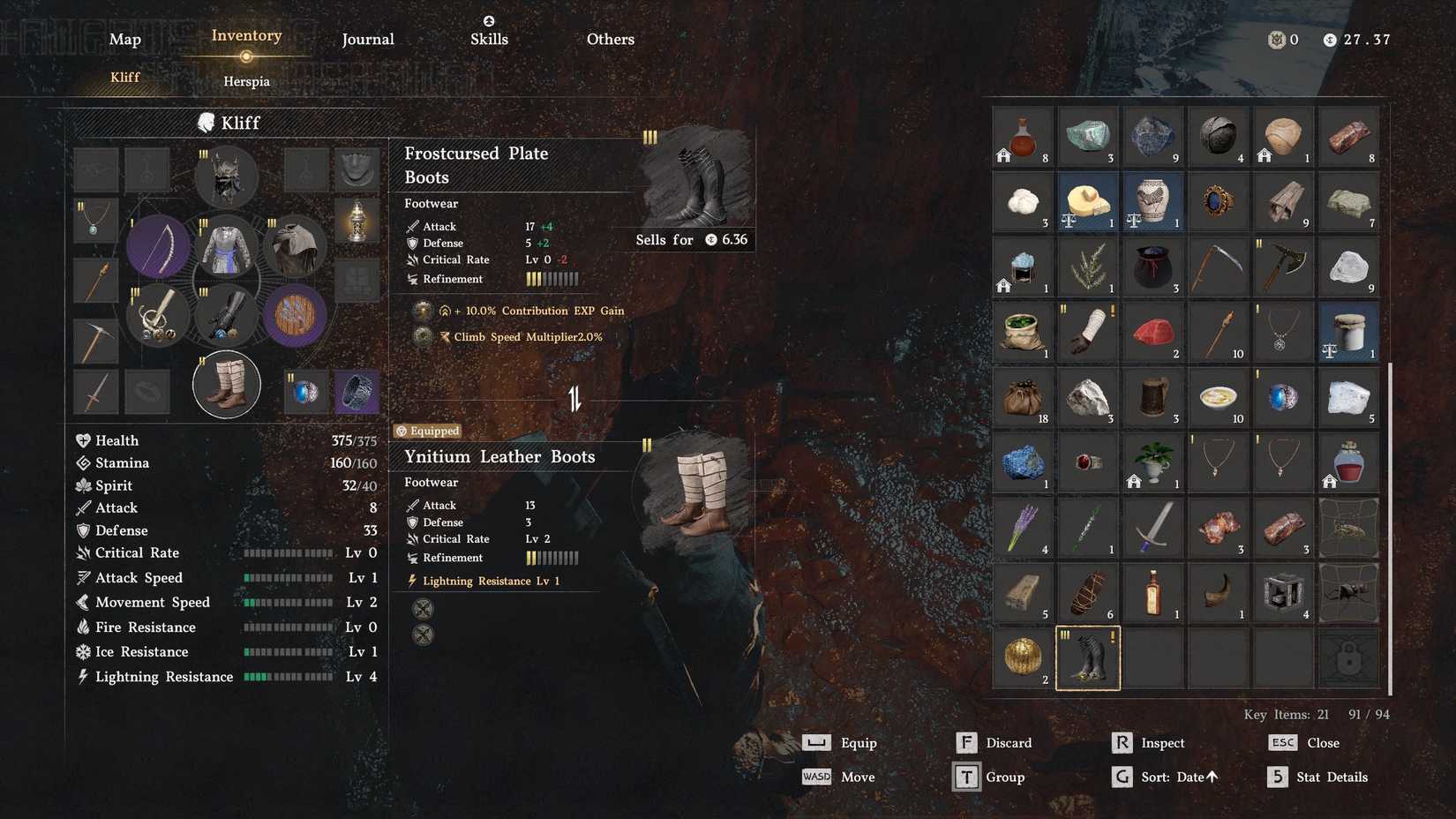Screen dimensions: 1456x819
Task: Click the locked inventory slot in the bottom-right corner
Action: (x=1347, y=657)
